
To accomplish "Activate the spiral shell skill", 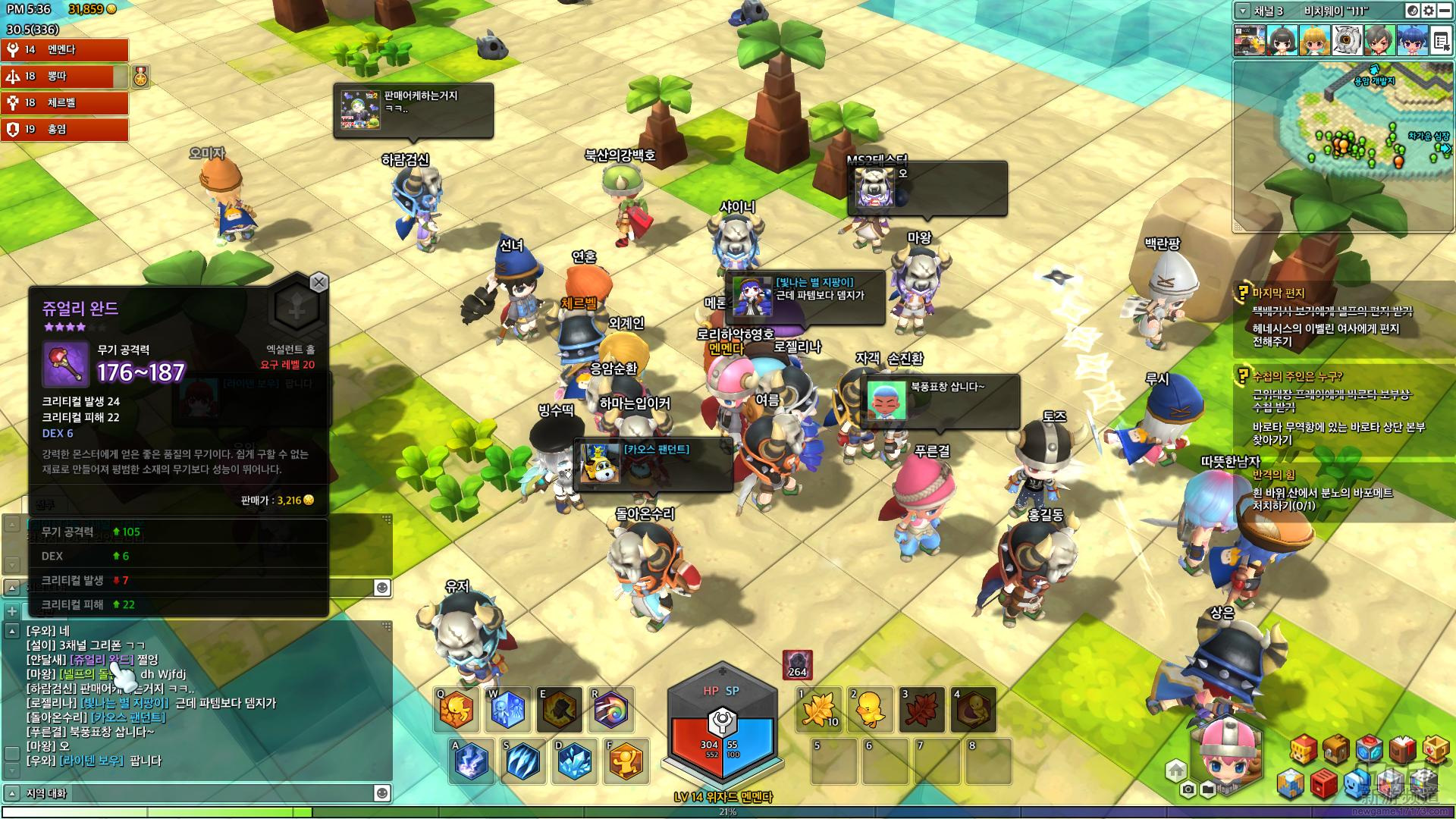I will coord(612,709).
